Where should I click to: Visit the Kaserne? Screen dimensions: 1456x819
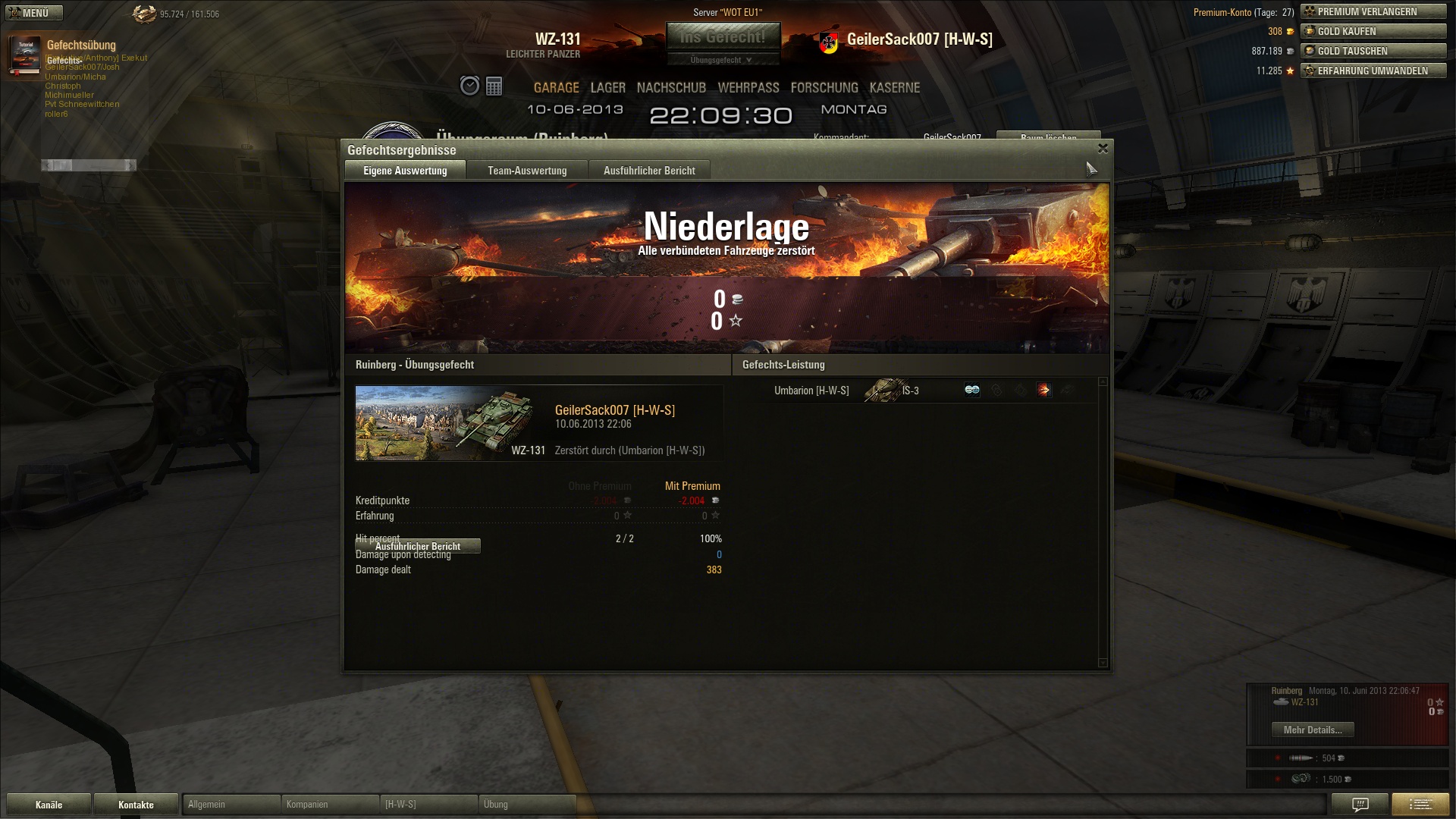(x=895, y=88)
